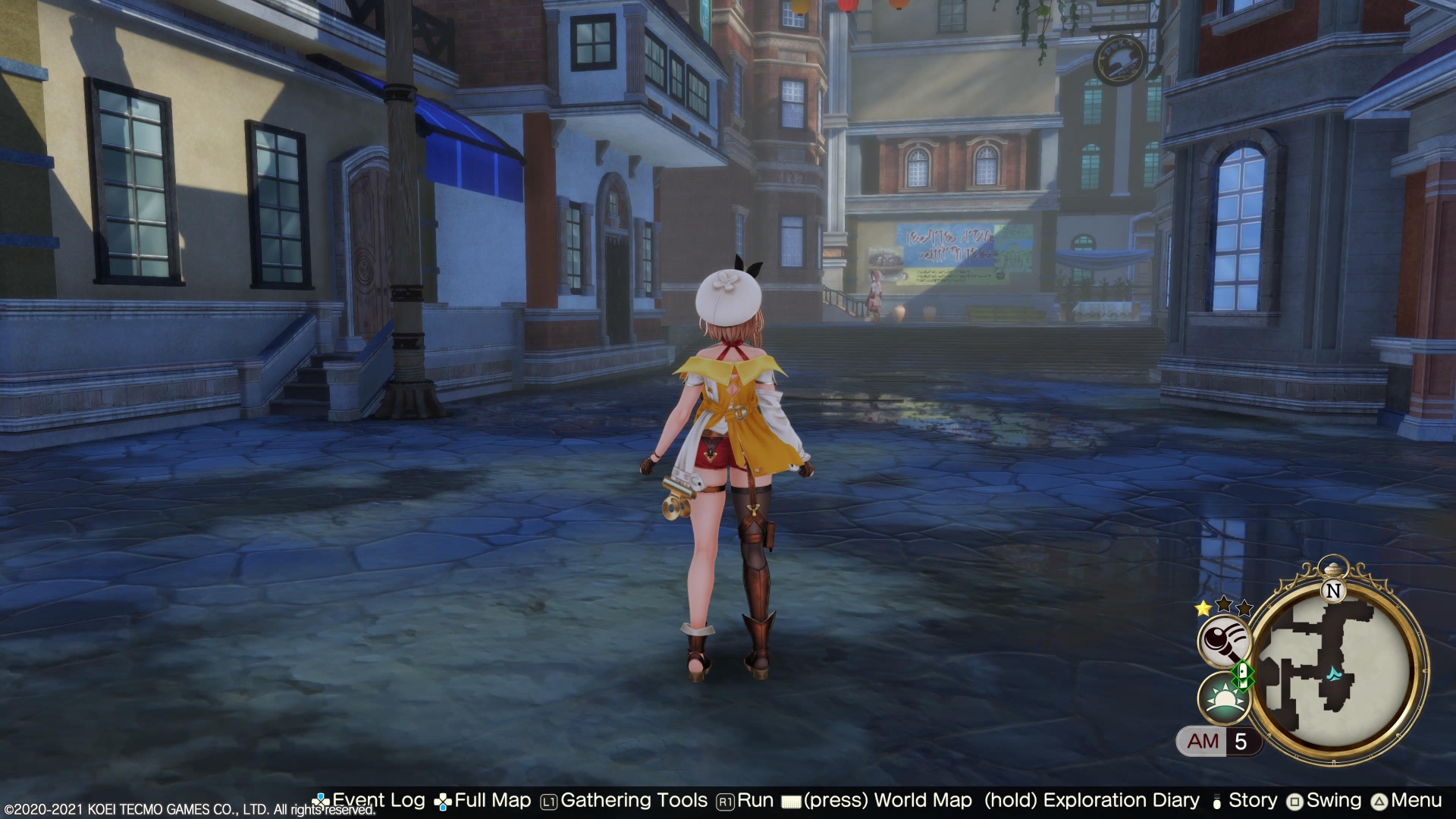
Task: Toggle the green quest marker on minimap
Action: 1242,676
